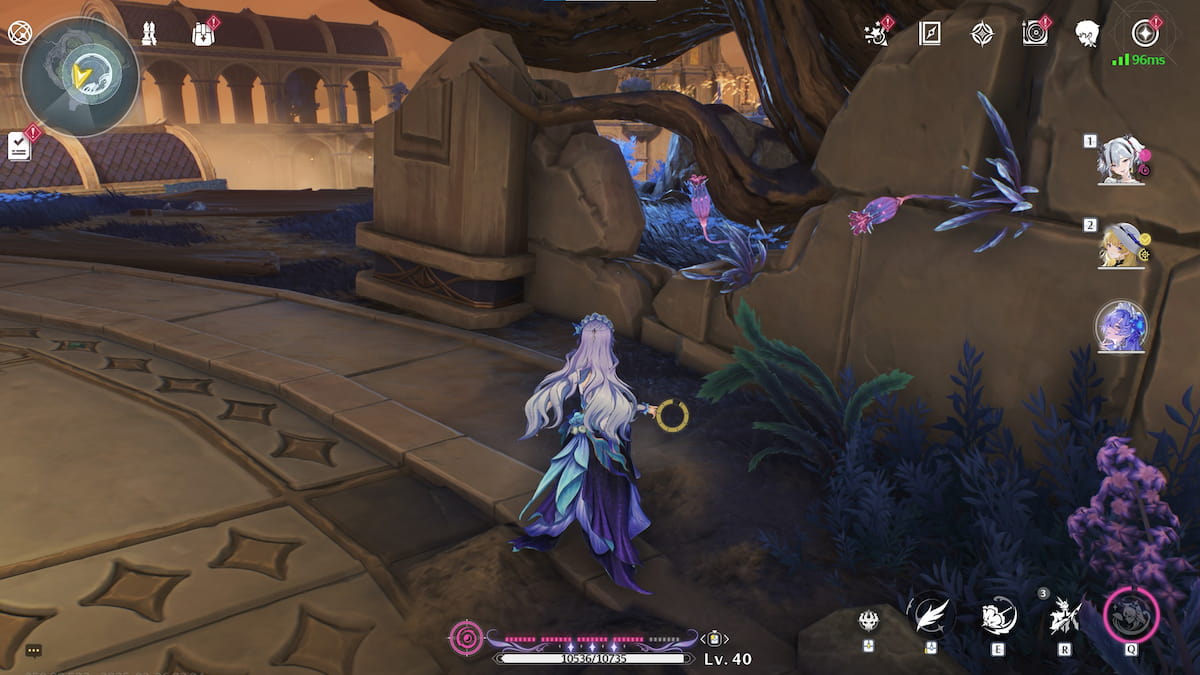Open the chat bubble icon
The width and height of the screenshot is (1200, 675).
point(33,650)
